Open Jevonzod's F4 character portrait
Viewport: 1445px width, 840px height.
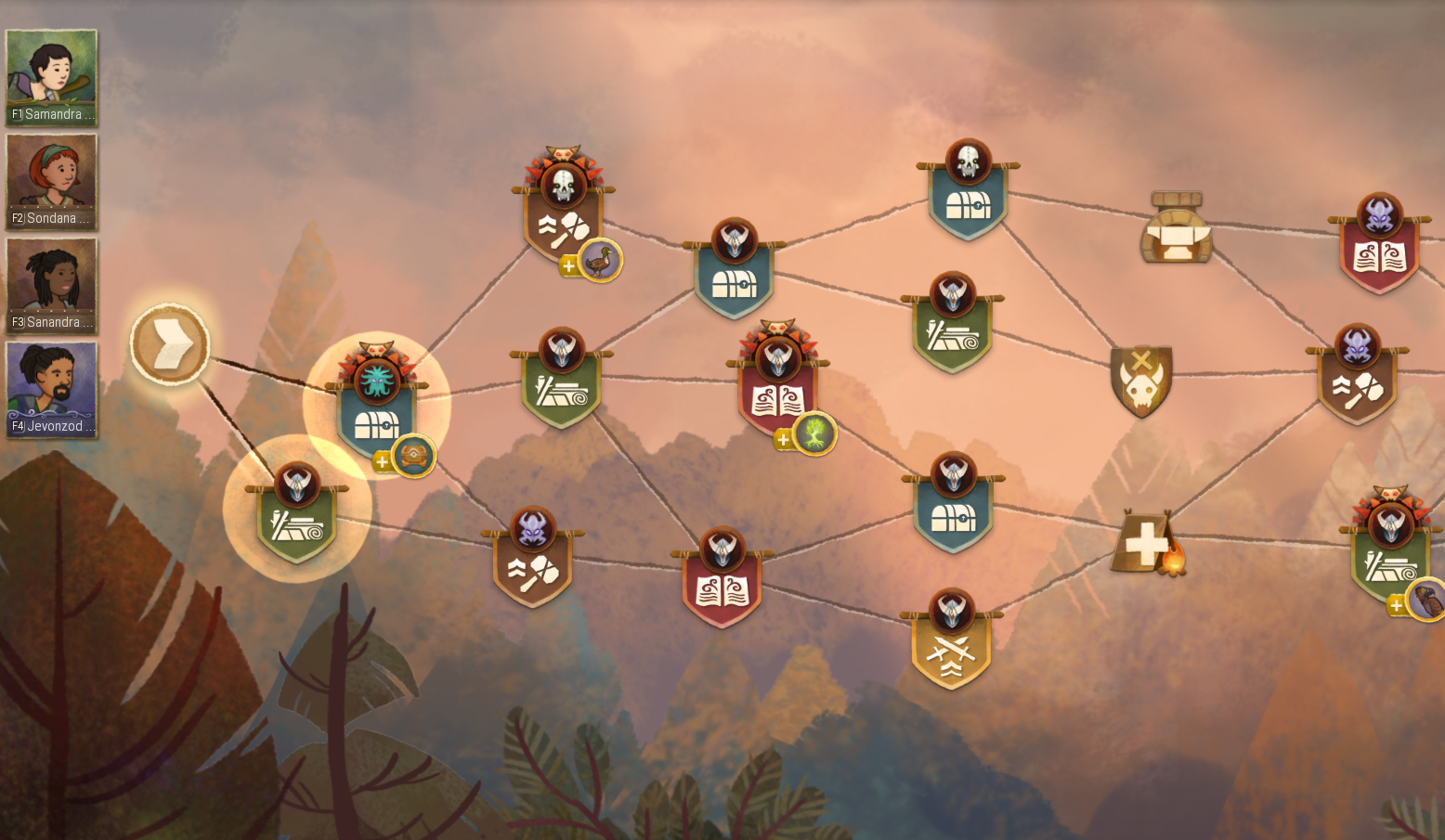tap(51, 390)
